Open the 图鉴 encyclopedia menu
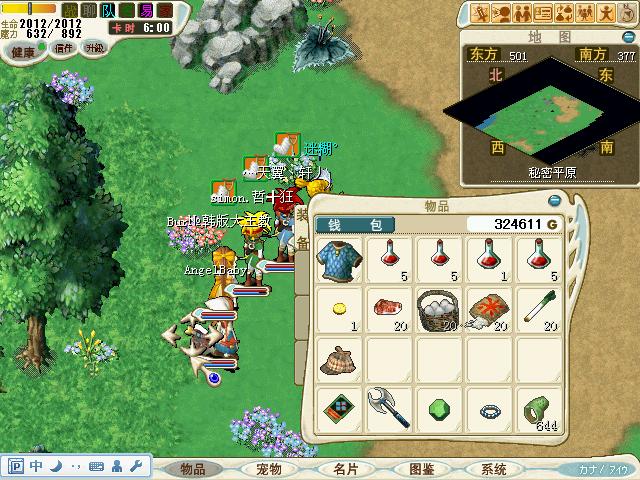 pos(420,468)
